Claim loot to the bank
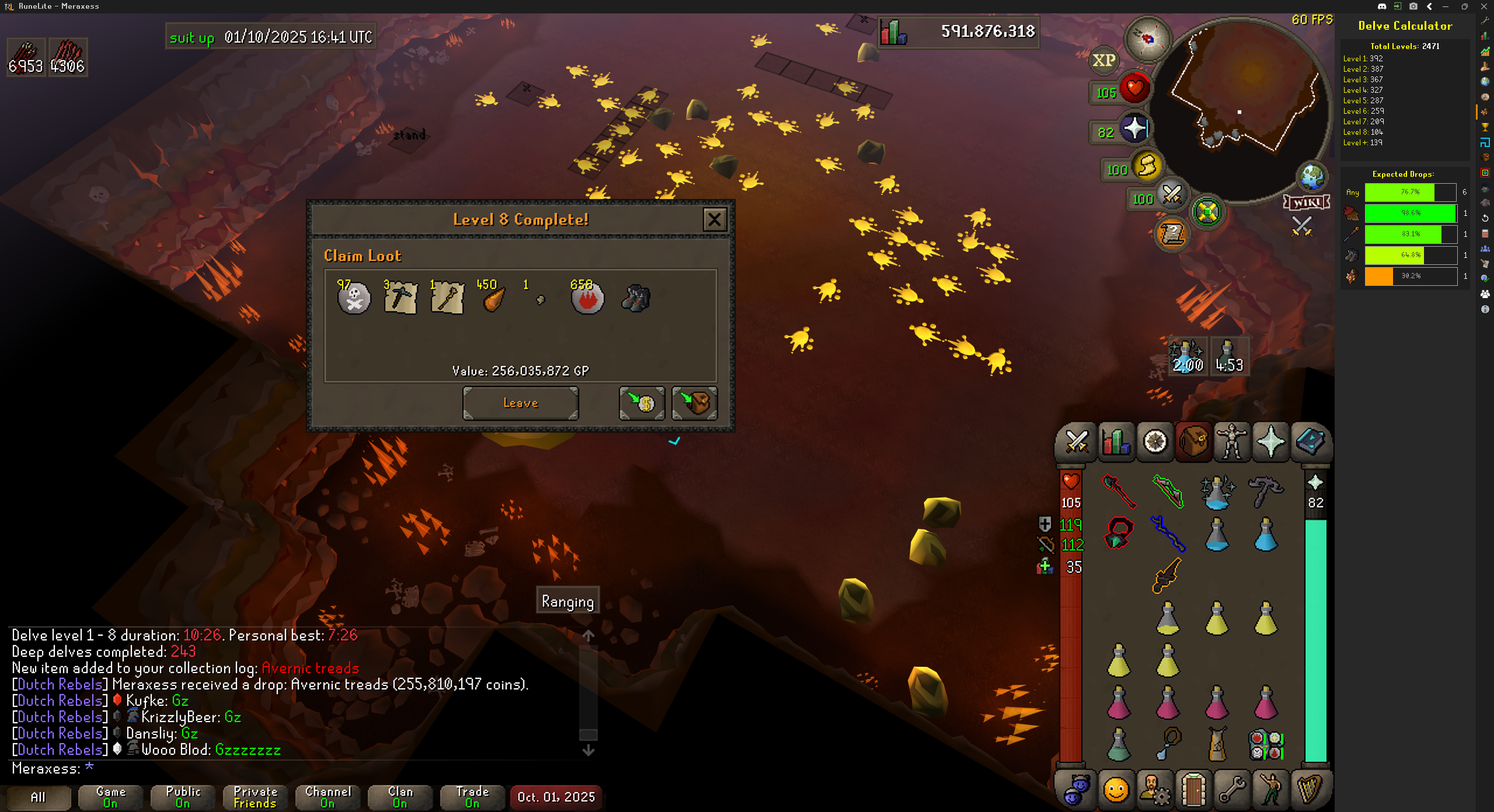The width and height of the screenshot is (1494, 812). coord(641,403)
